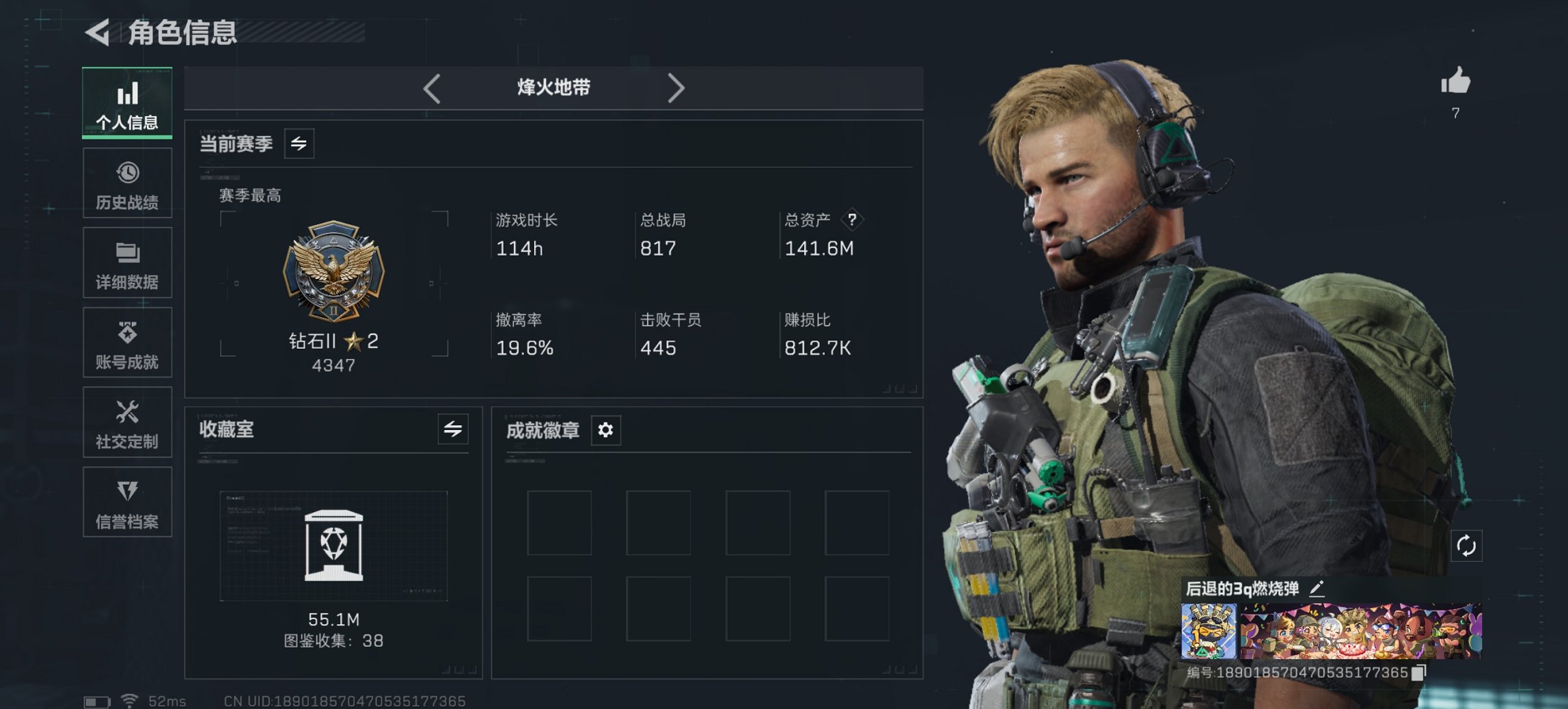This screenshot has height=709, width=1568.
Task: Check the 信誉档案 reputation file
Action: point(127,503)
